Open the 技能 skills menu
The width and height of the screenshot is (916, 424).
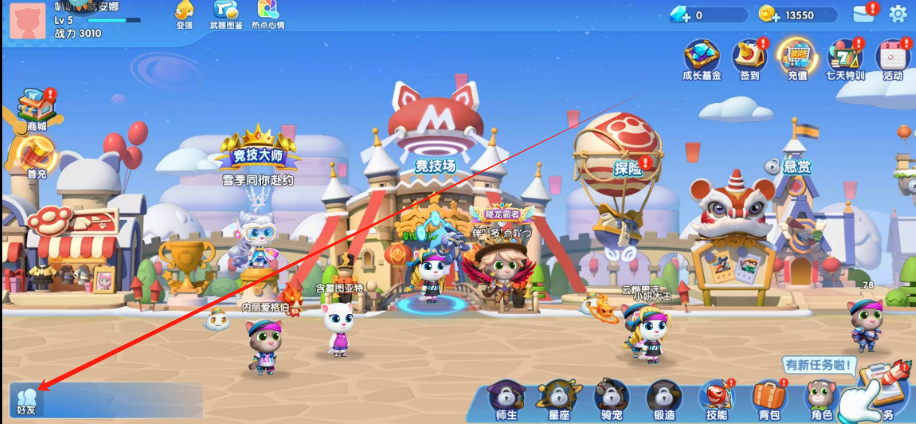[716, 400]
